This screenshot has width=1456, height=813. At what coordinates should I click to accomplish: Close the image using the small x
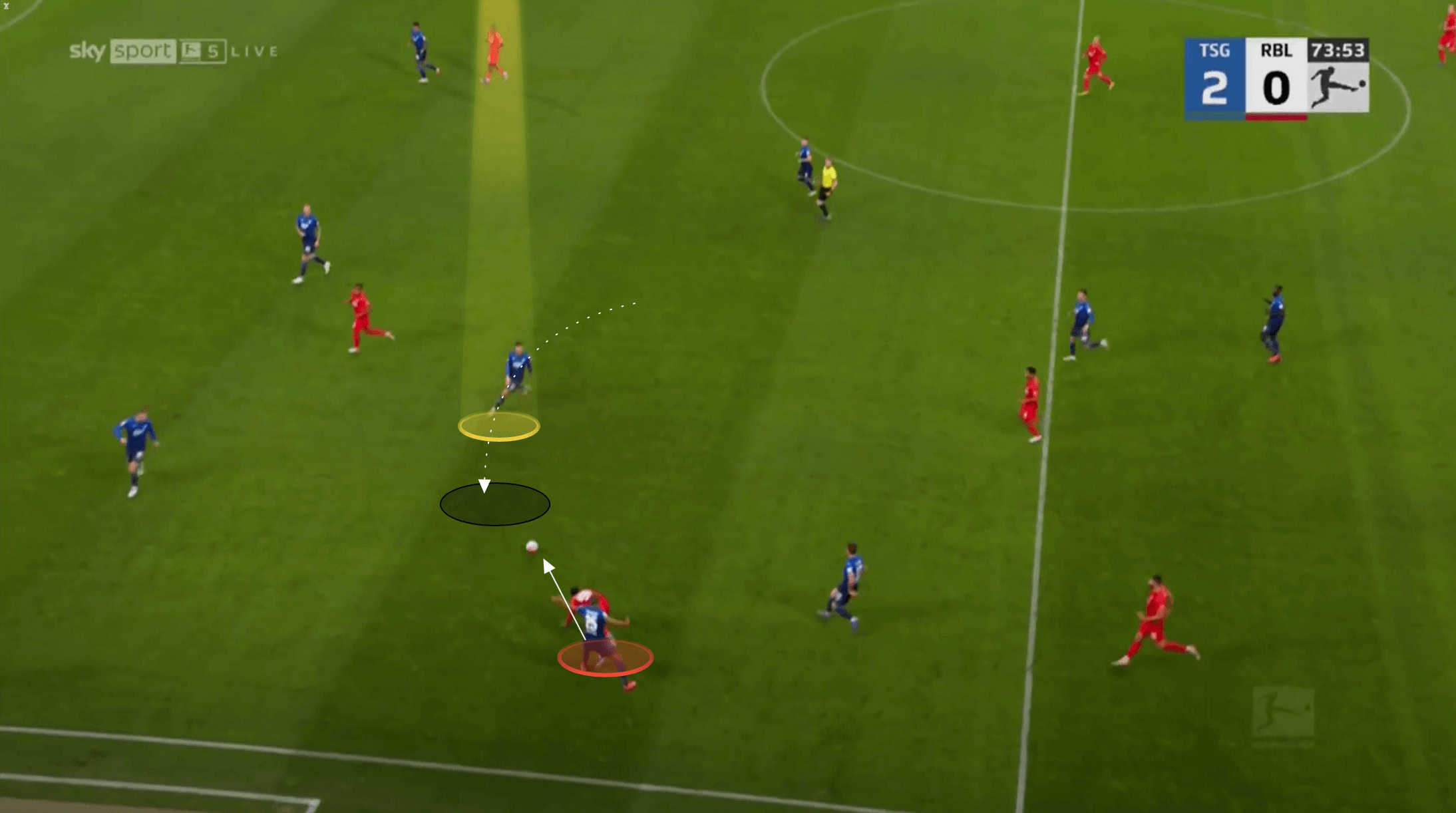[6, 5]
